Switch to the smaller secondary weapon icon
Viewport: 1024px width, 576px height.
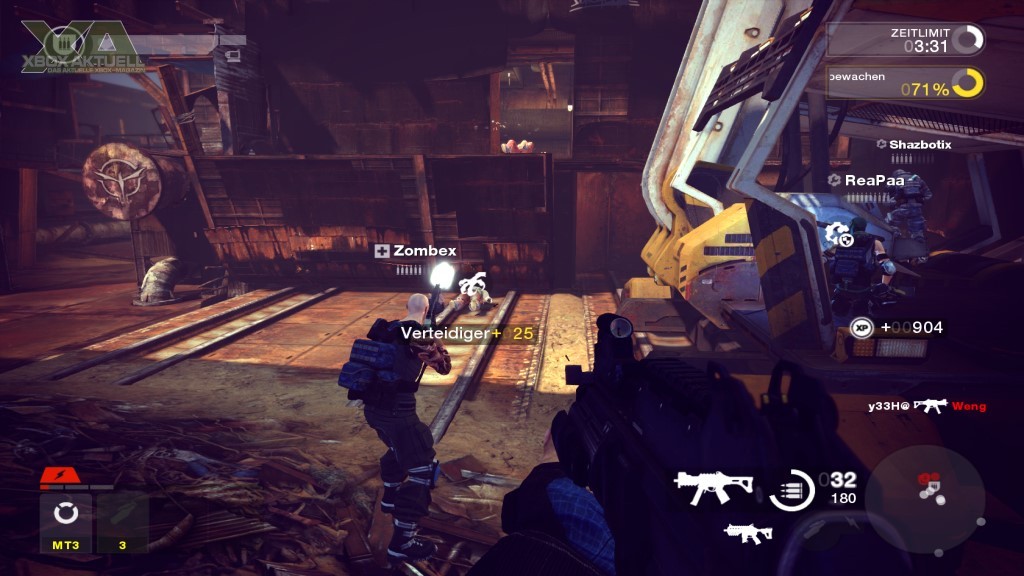tap(748, 532)
